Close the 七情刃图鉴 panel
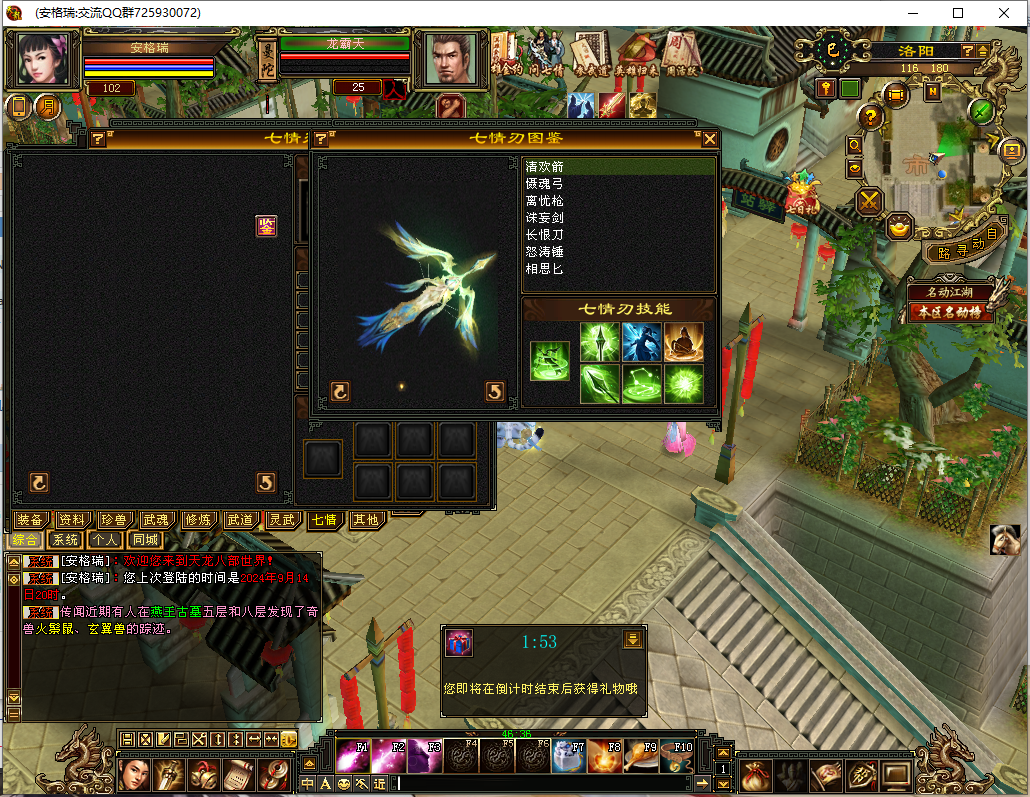This screenshot has width=1030, height=797. pyautogui.click(x=710, y=140)
